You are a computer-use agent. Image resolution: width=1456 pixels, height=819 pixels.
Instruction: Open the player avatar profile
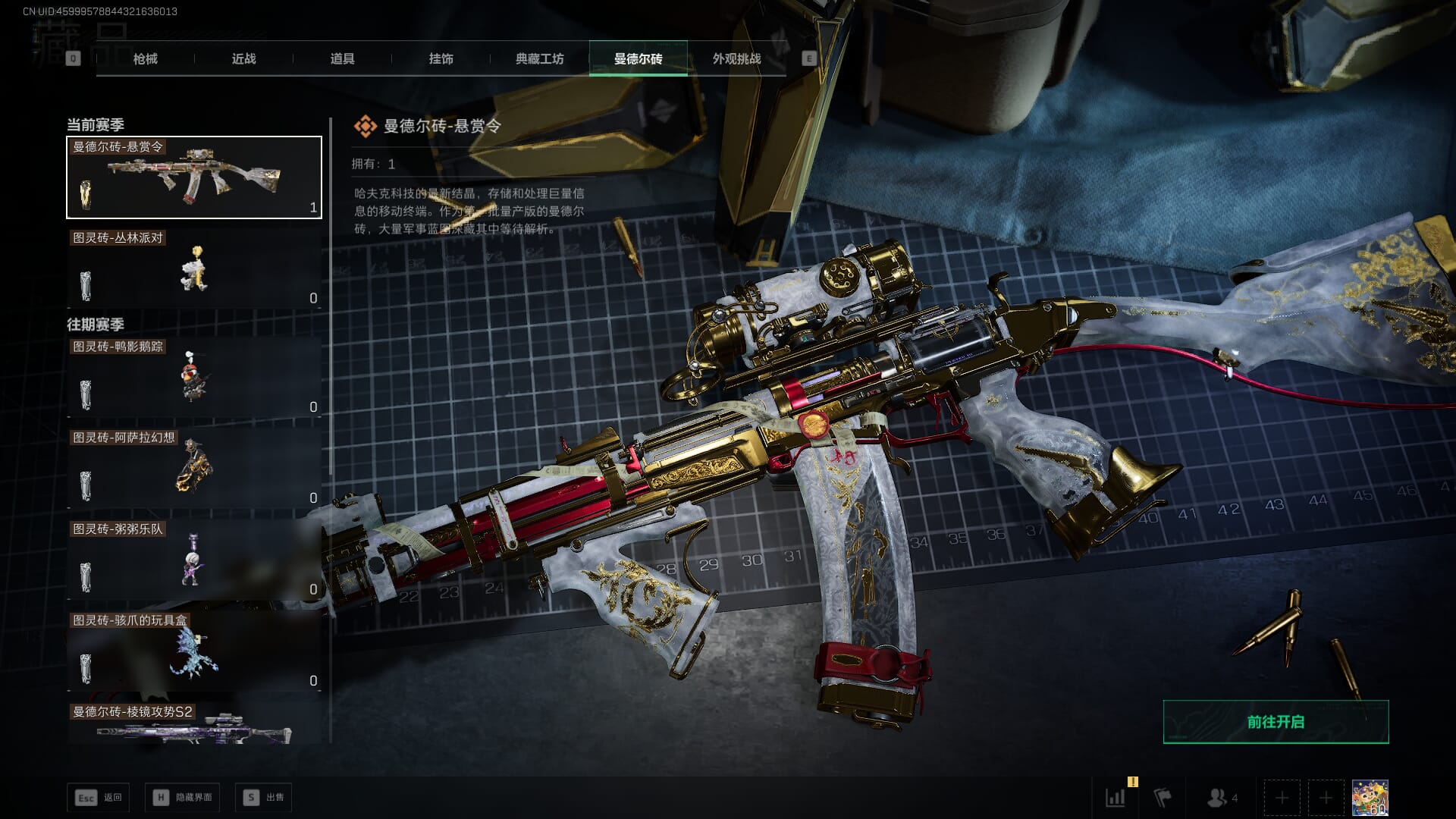[x=1370, y=798]
